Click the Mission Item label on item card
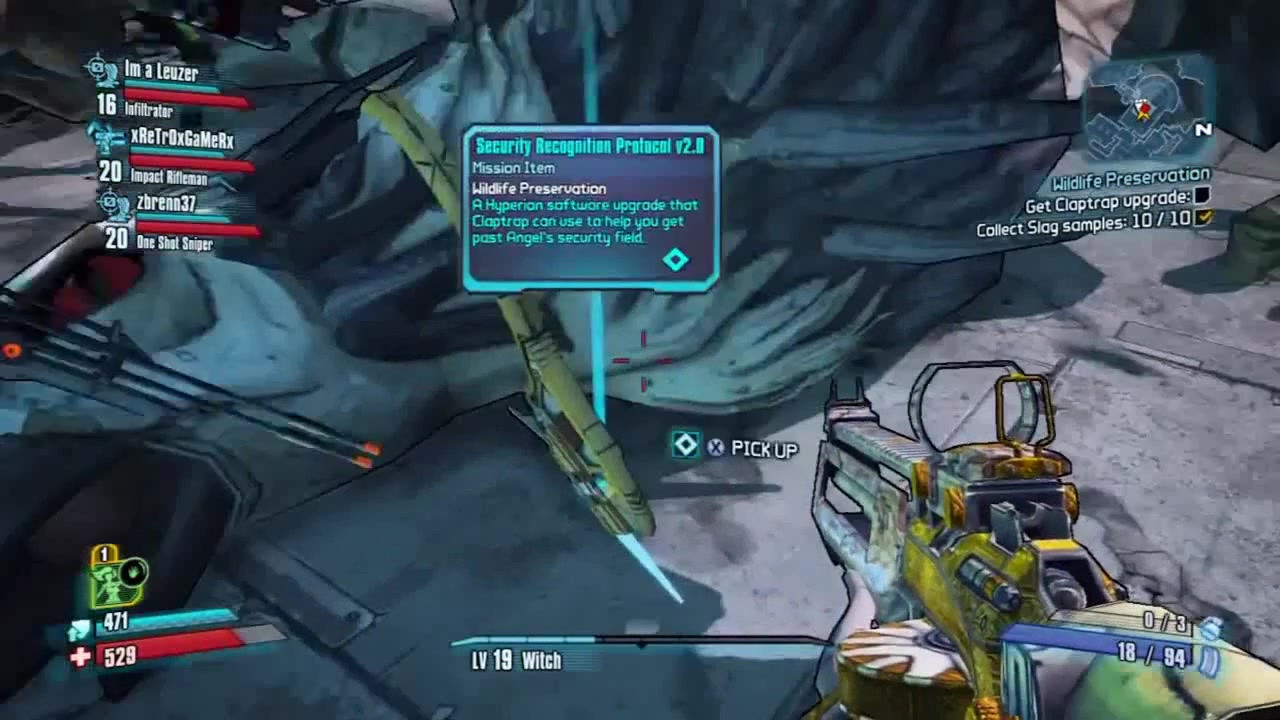The image size is (1280, 720). point(512,169)
